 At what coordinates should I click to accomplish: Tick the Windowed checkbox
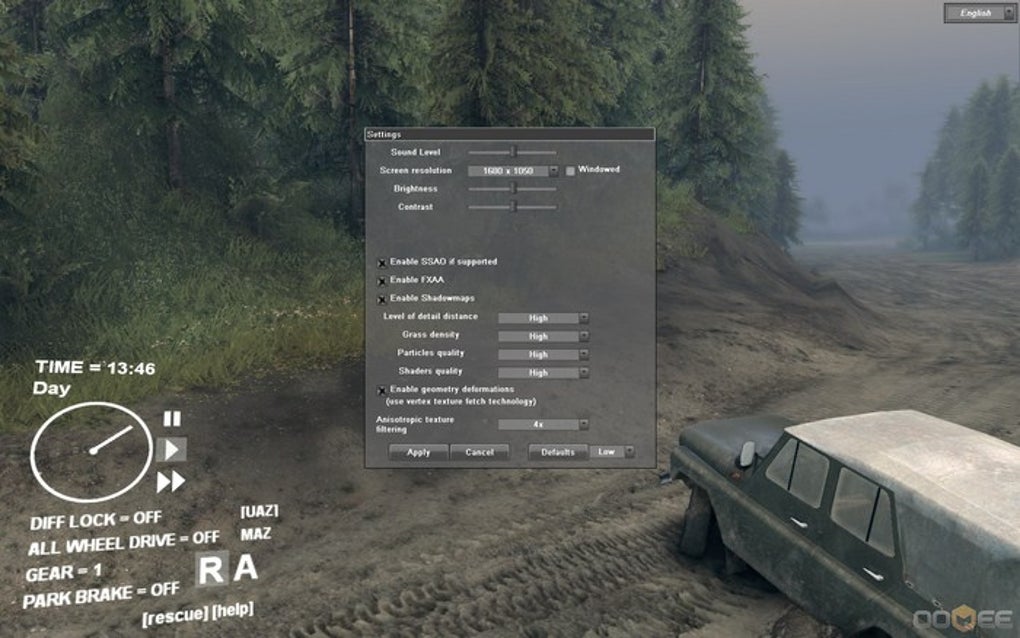pos(571,171)
